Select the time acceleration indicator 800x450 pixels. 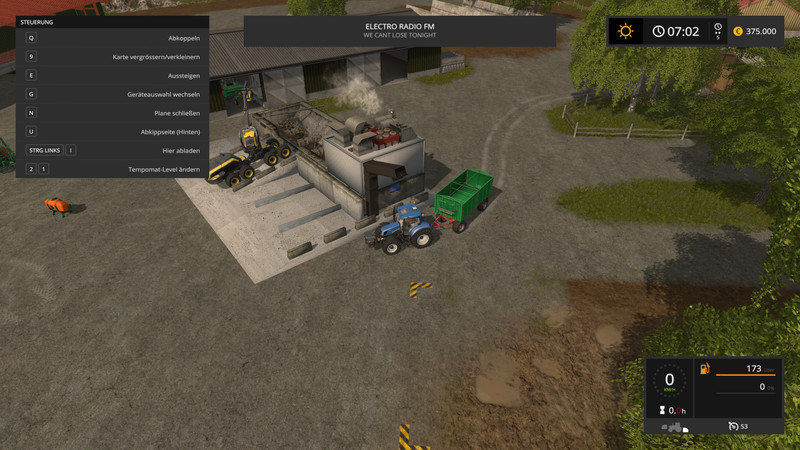(x=716, y=31)
